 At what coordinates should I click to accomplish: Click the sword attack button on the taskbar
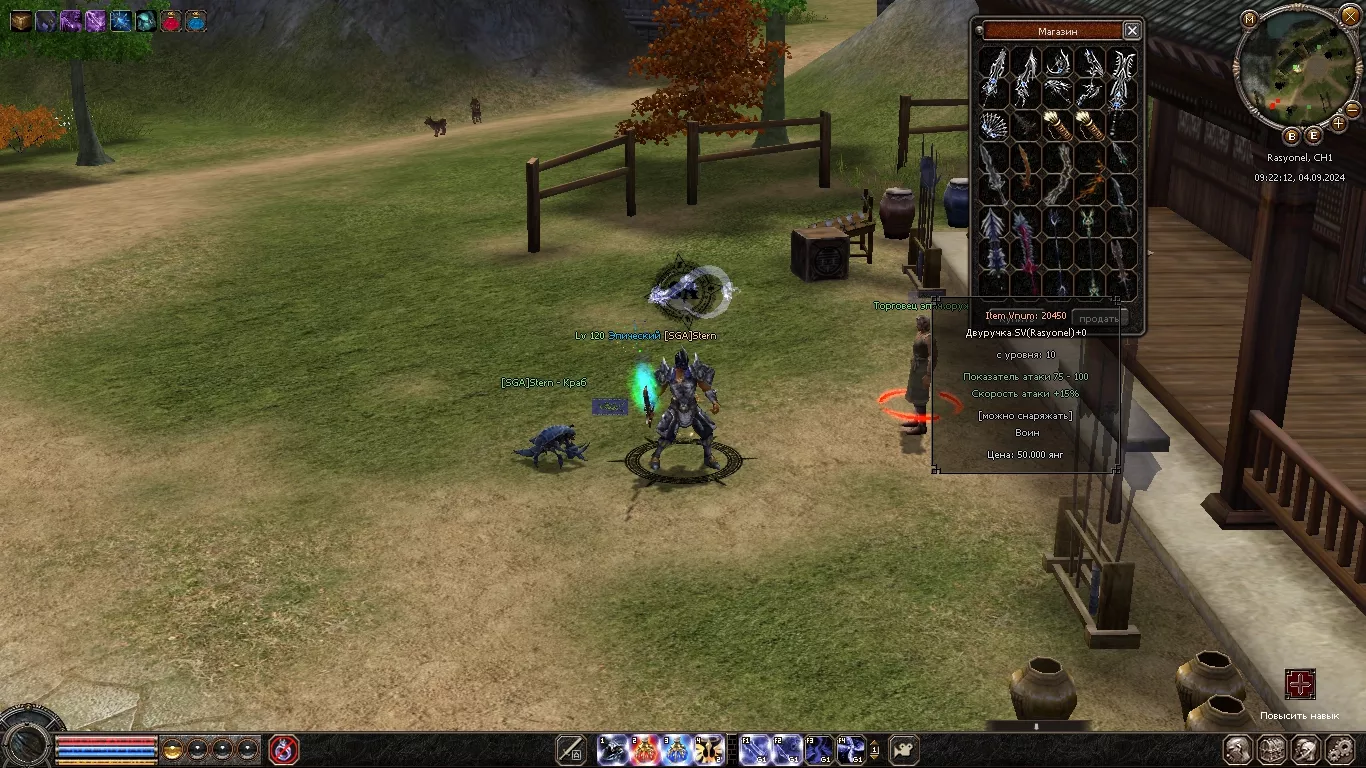tap(571, 749)
